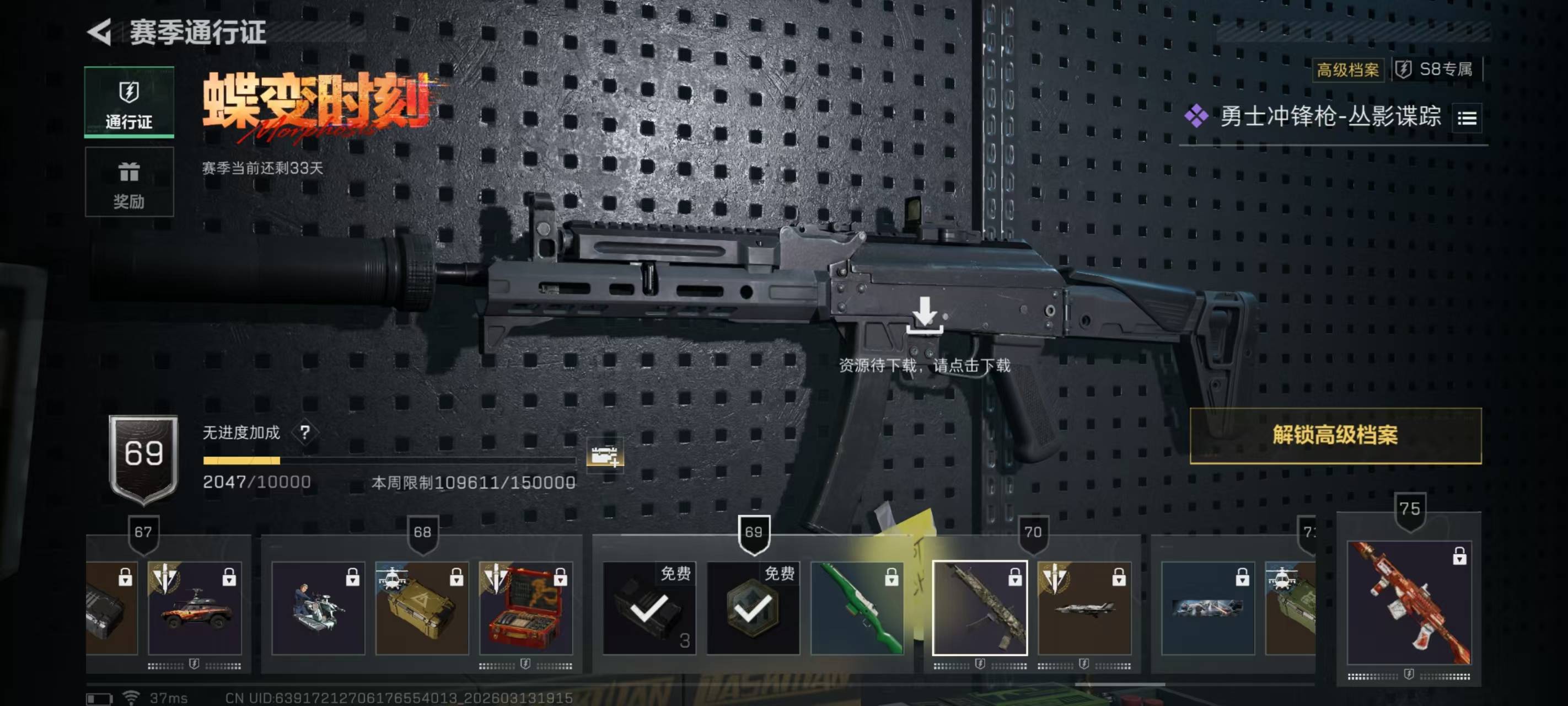This screenshot has height=706, width=1568.
Task: Choose the green rifle skin reward
Action: pyautogui.click(x=857, y=608)
